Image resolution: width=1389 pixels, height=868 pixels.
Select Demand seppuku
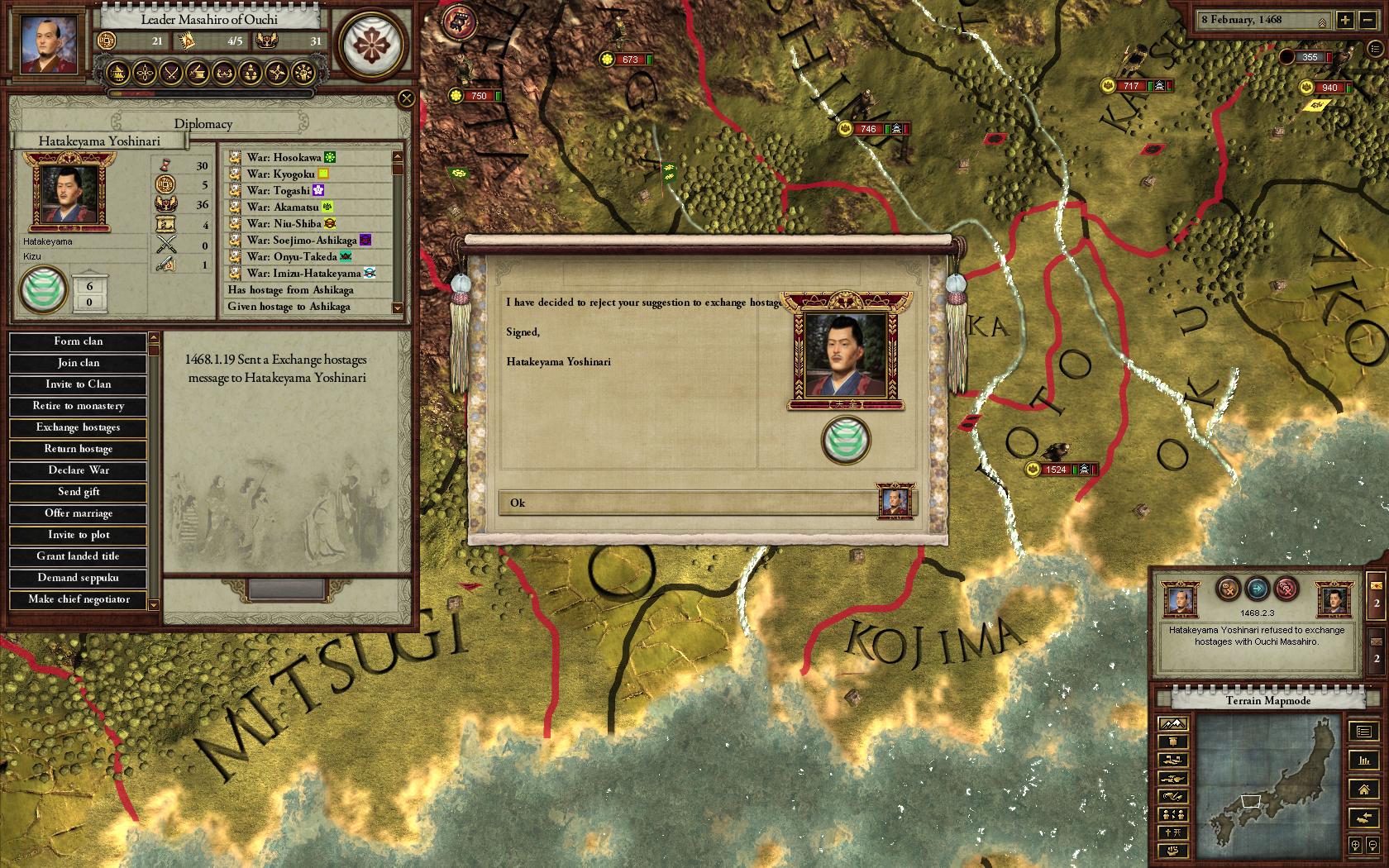click(x=79, y=578)
